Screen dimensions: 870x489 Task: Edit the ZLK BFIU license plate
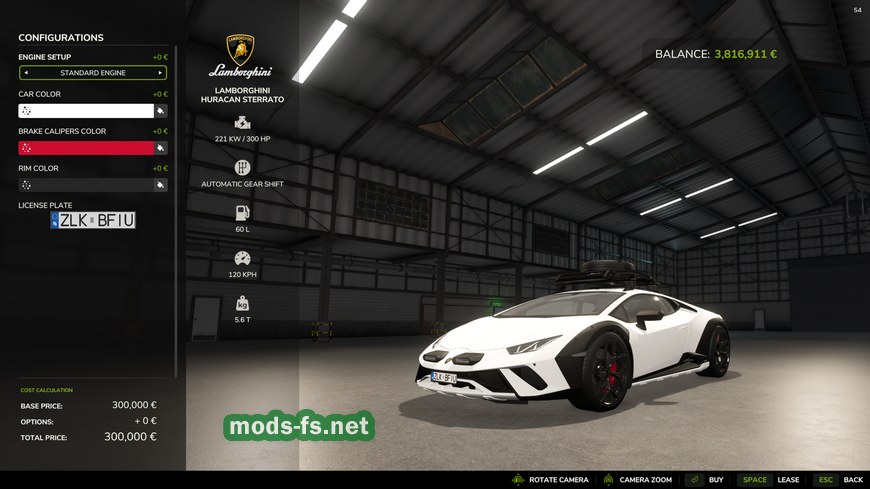click(93, 220)
